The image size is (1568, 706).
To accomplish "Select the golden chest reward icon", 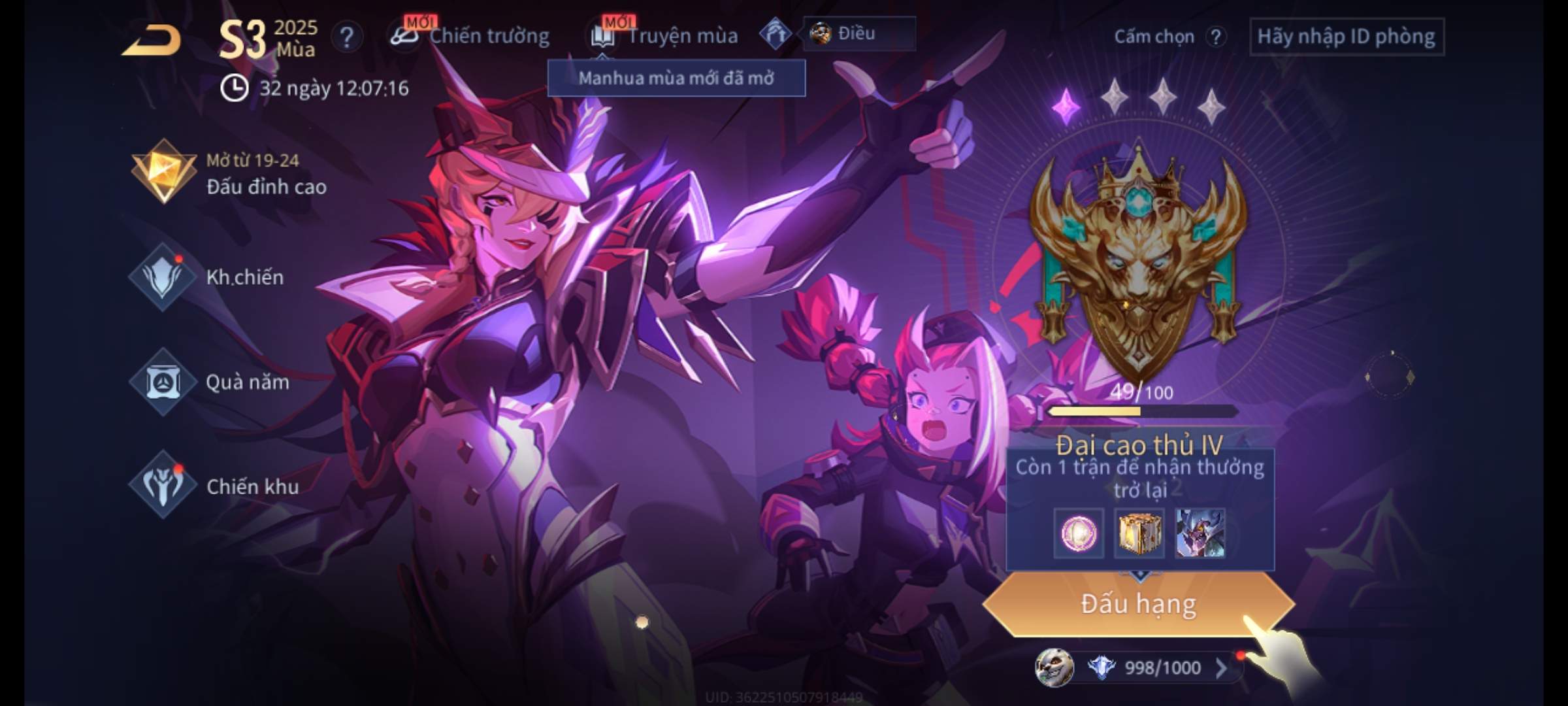I will tap(1139, 534).
